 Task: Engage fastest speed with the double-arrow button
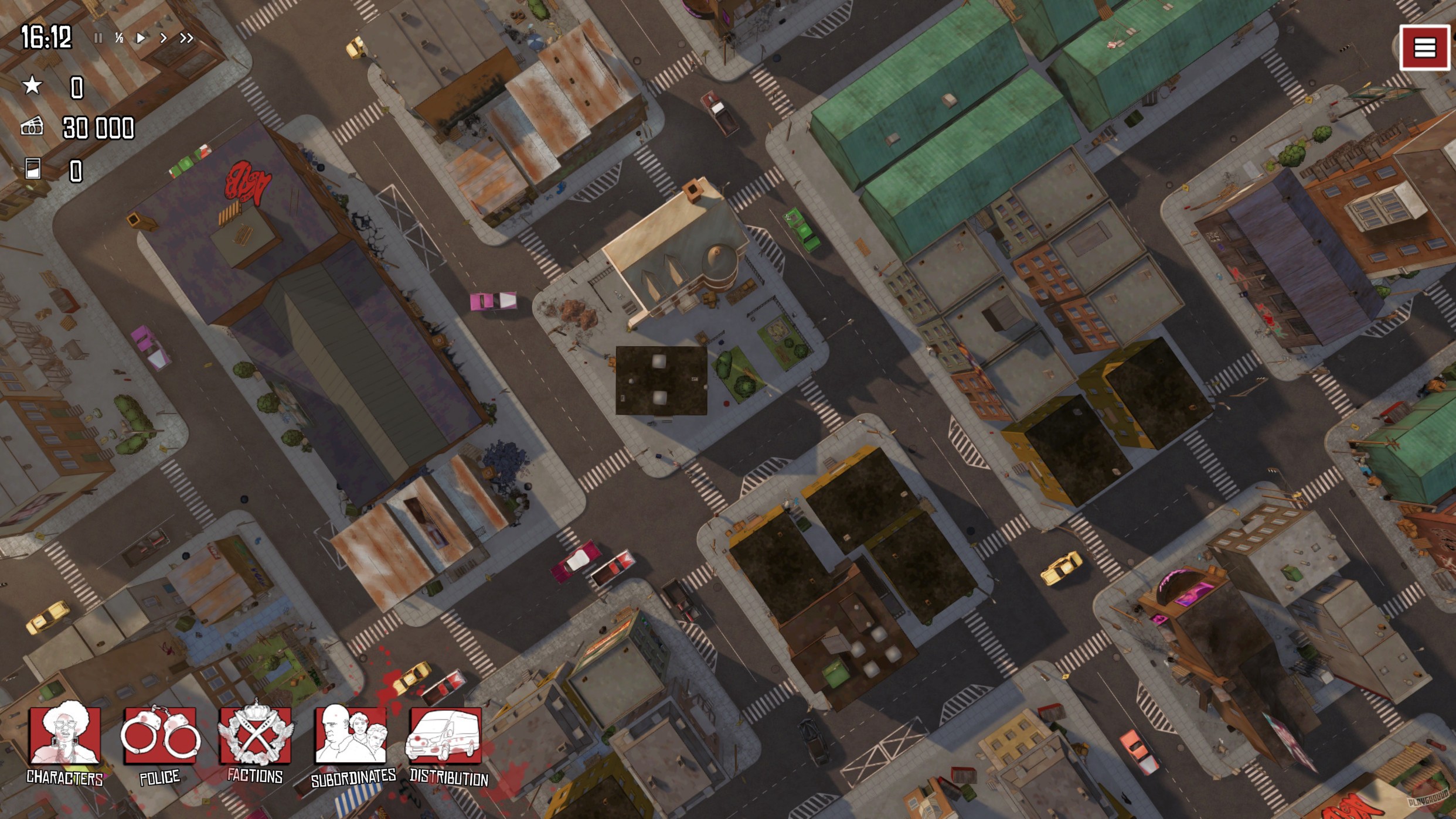point(187,37)
